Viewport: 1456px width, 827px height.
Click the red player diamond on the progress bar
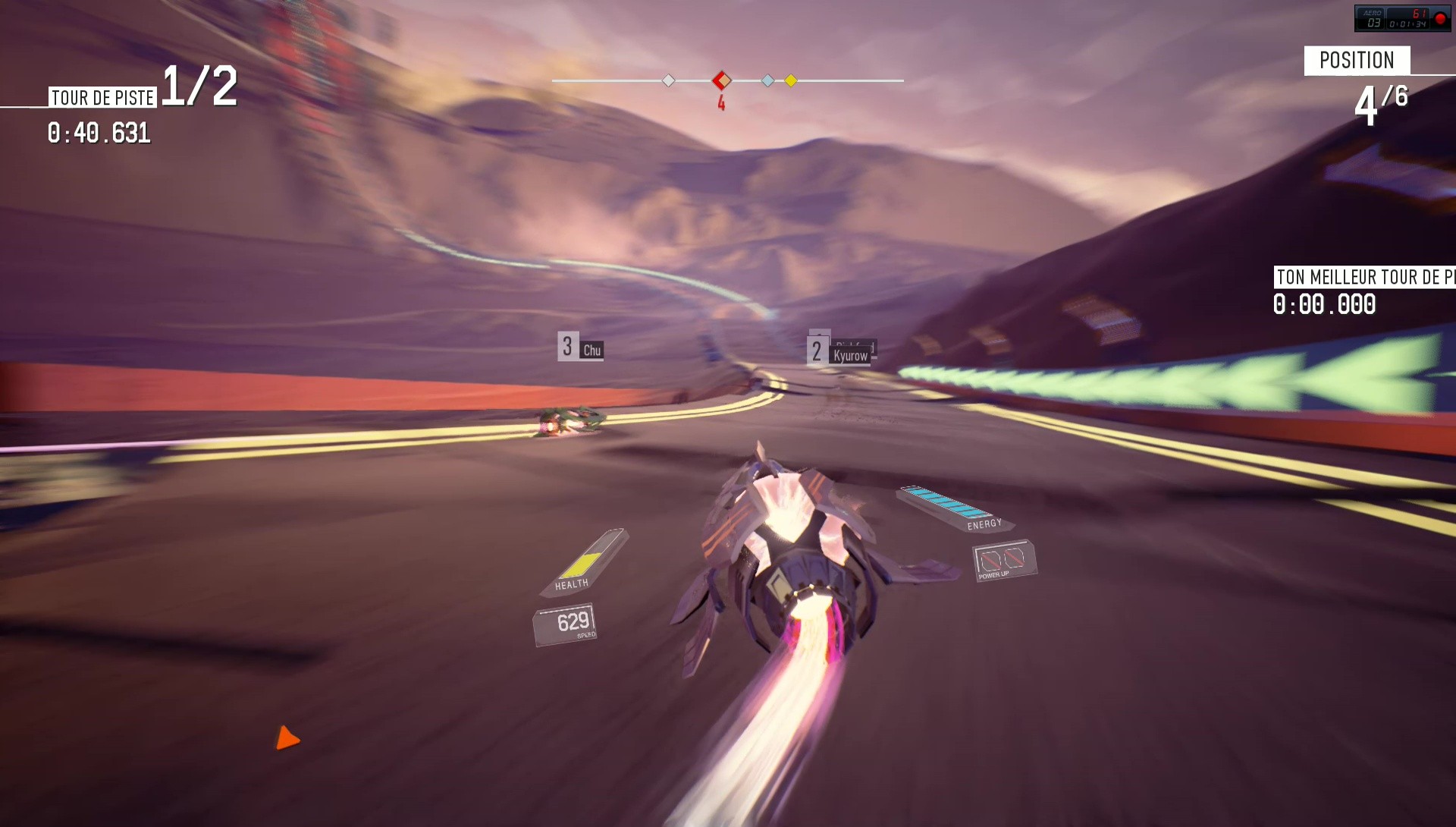click(720, 78)
